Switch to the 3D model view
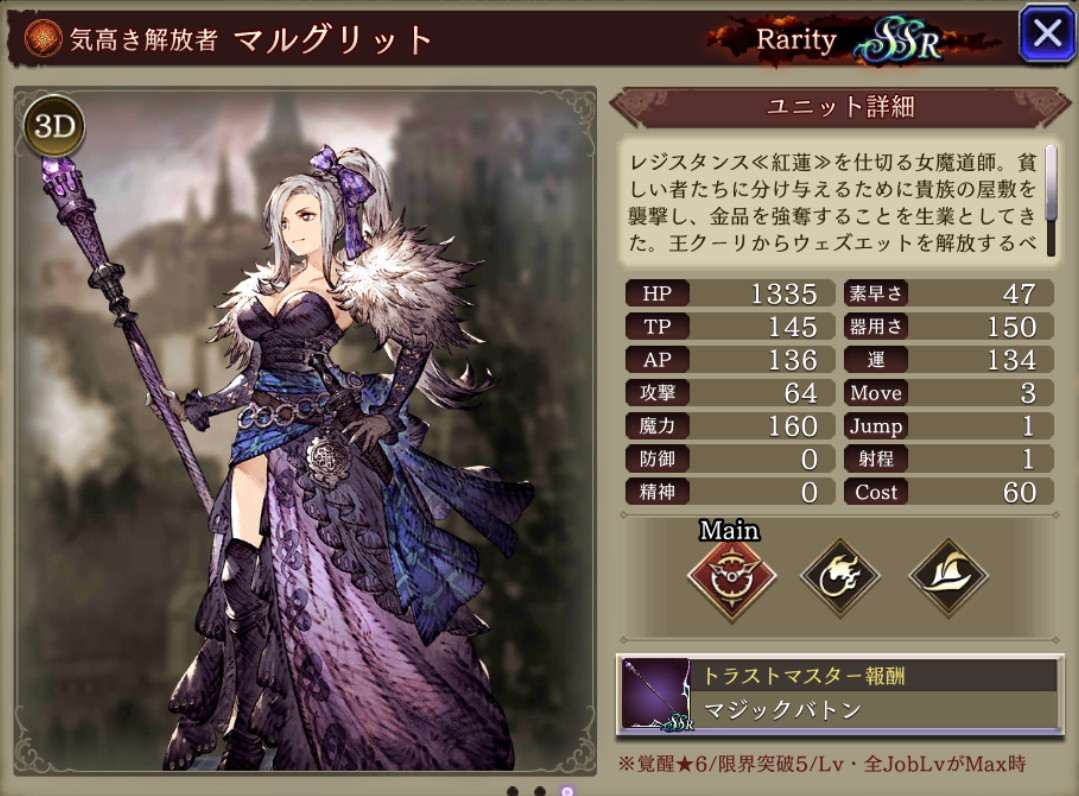The width and height of the screenshot is (1079, 796). [x=54, y=126]
